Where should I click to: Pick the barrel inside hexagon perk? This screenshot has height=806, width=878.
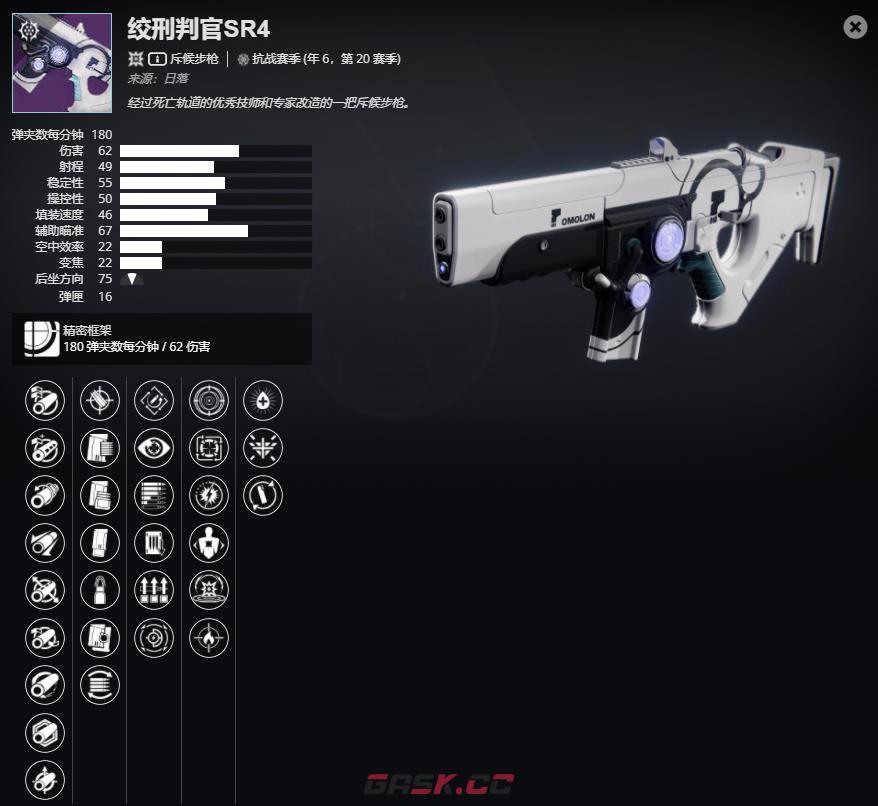click(45, 733)
